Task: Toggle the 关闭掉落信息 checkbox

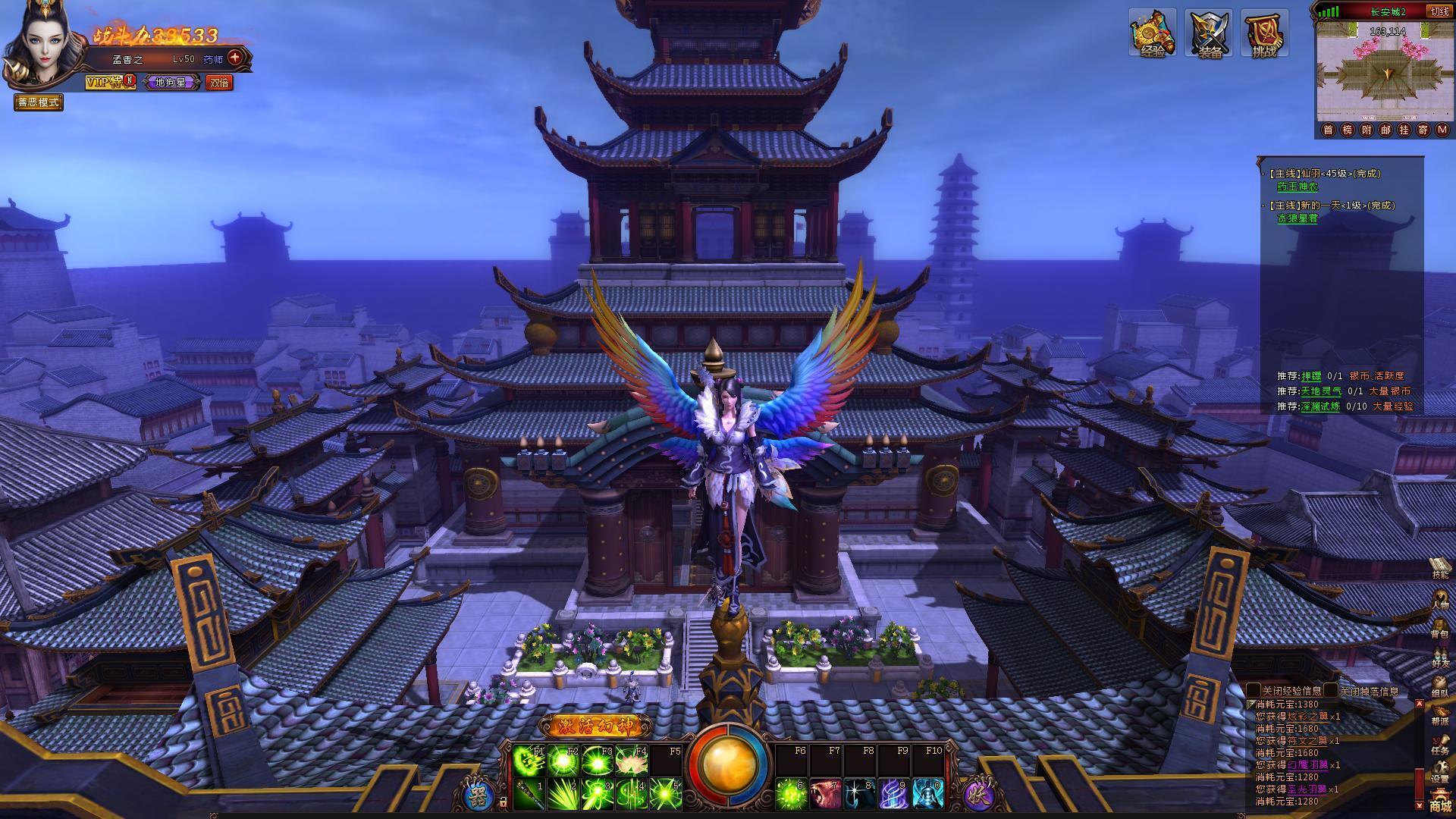Action: (x=1331, y=691)
